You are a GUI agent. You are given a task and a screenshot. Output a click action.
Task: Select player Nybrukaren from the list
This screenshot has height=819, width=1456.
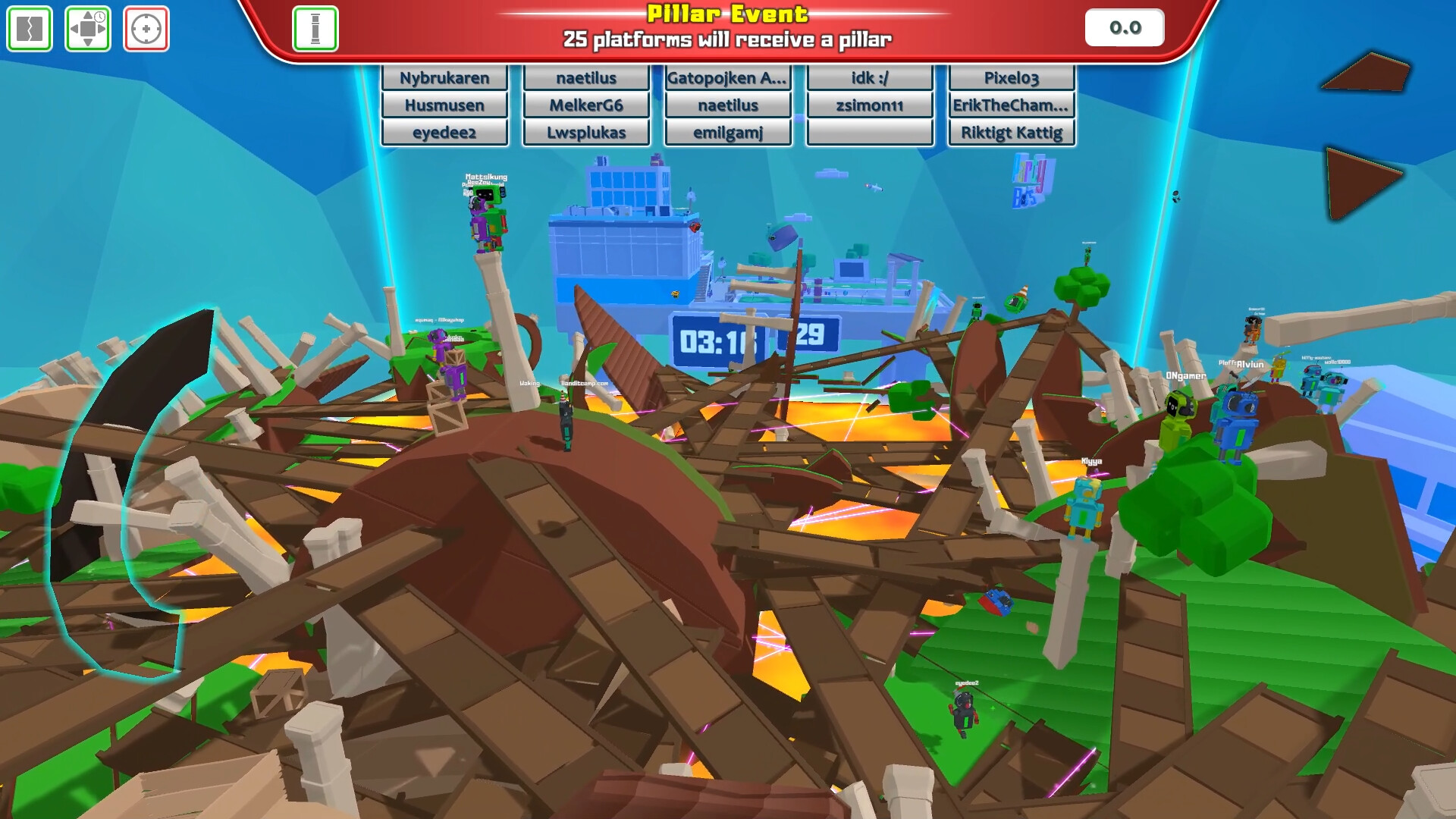coord(444,77)
